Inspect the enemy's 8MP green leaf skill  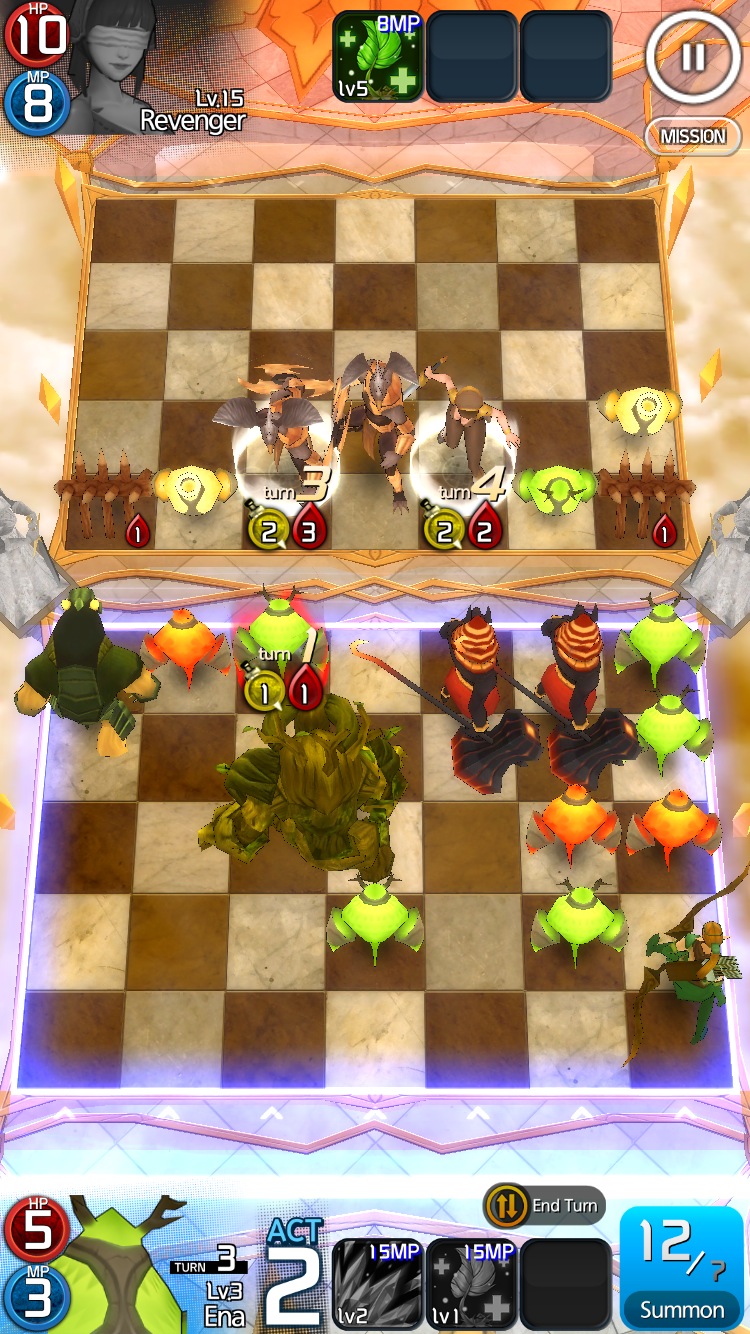[x=377, y=56]
